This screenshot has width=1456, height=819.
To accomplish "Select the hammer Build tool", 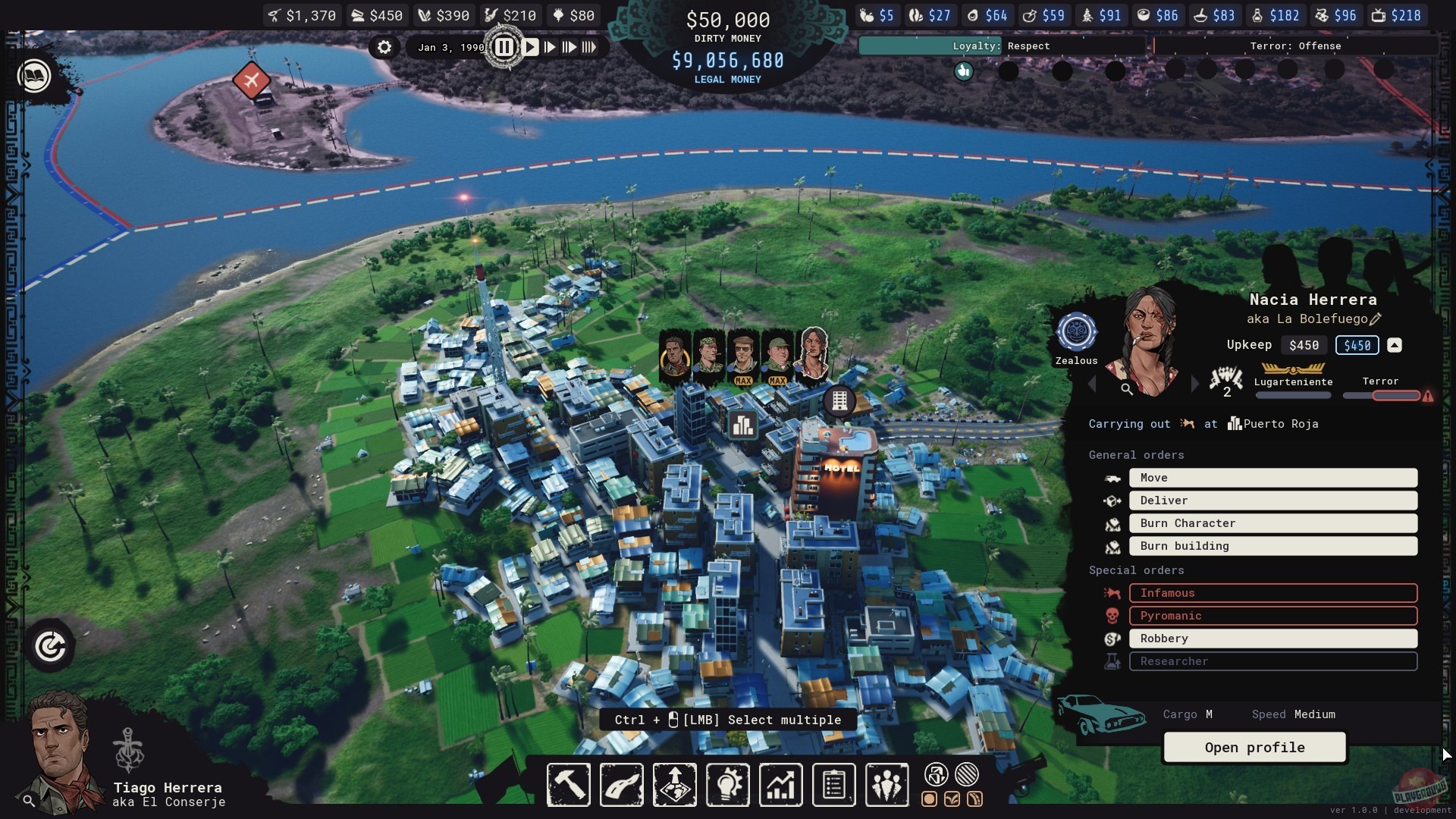I will pyautogui.click(x=568, y=785).
